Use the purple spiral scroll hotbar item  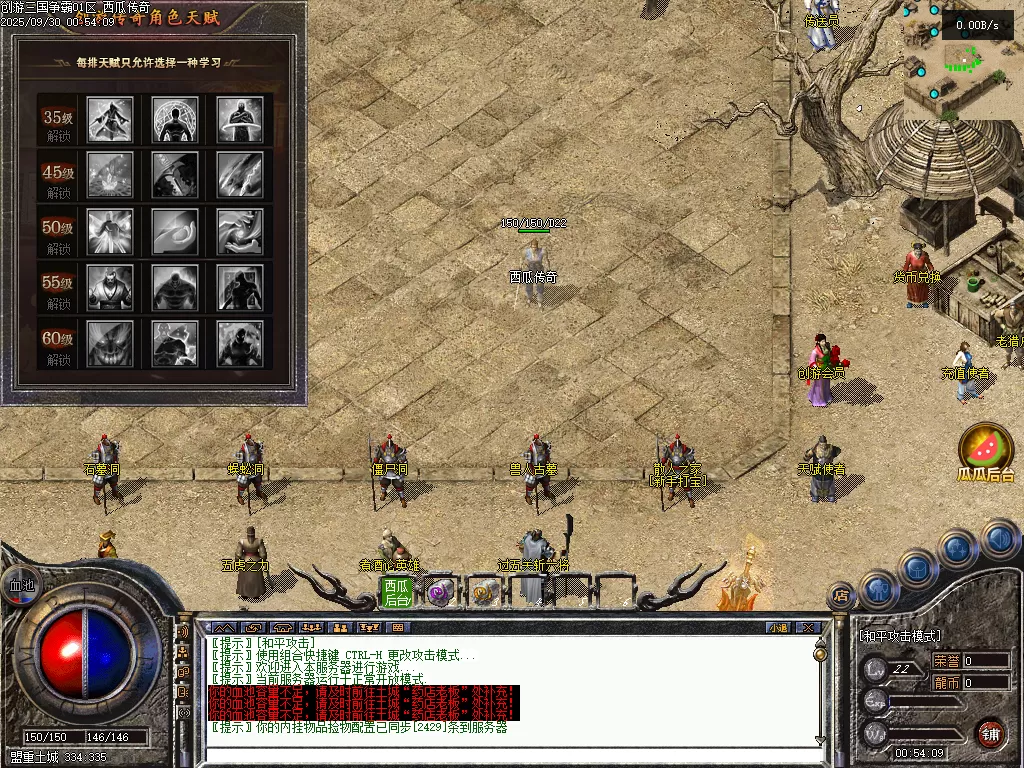(x=439, y=593)
